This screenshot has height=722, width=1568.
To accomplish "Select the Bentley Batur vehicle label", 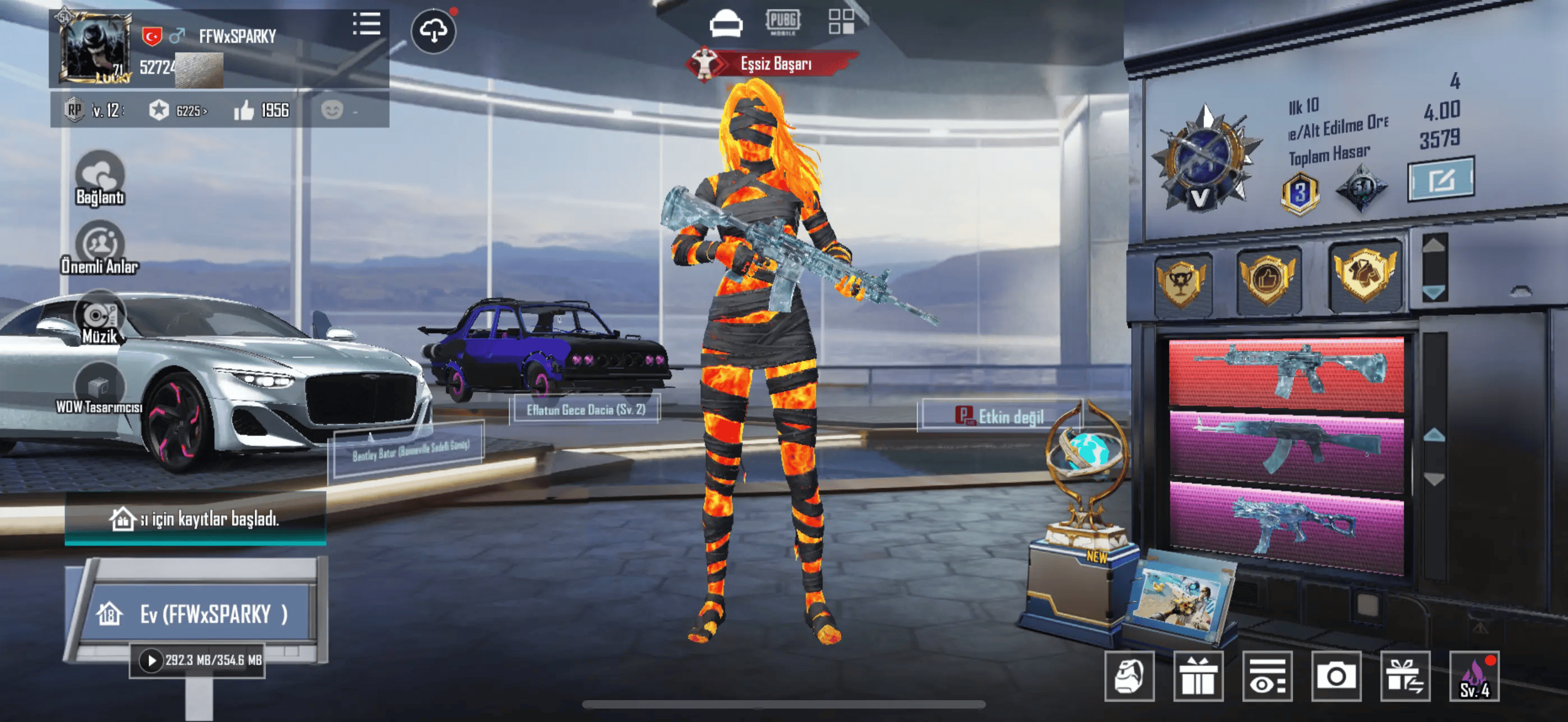I will [409, 451].
